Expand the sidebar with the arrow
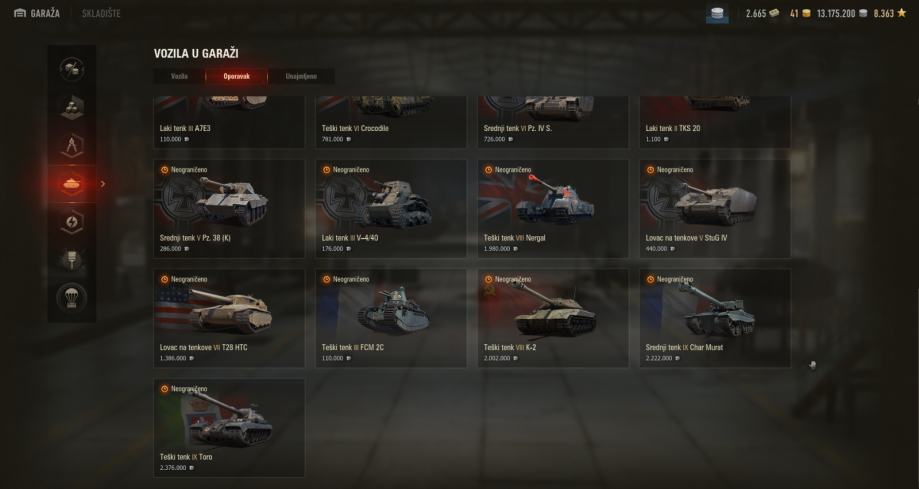Viewport: 919px width, 489px height. (102, 184)
